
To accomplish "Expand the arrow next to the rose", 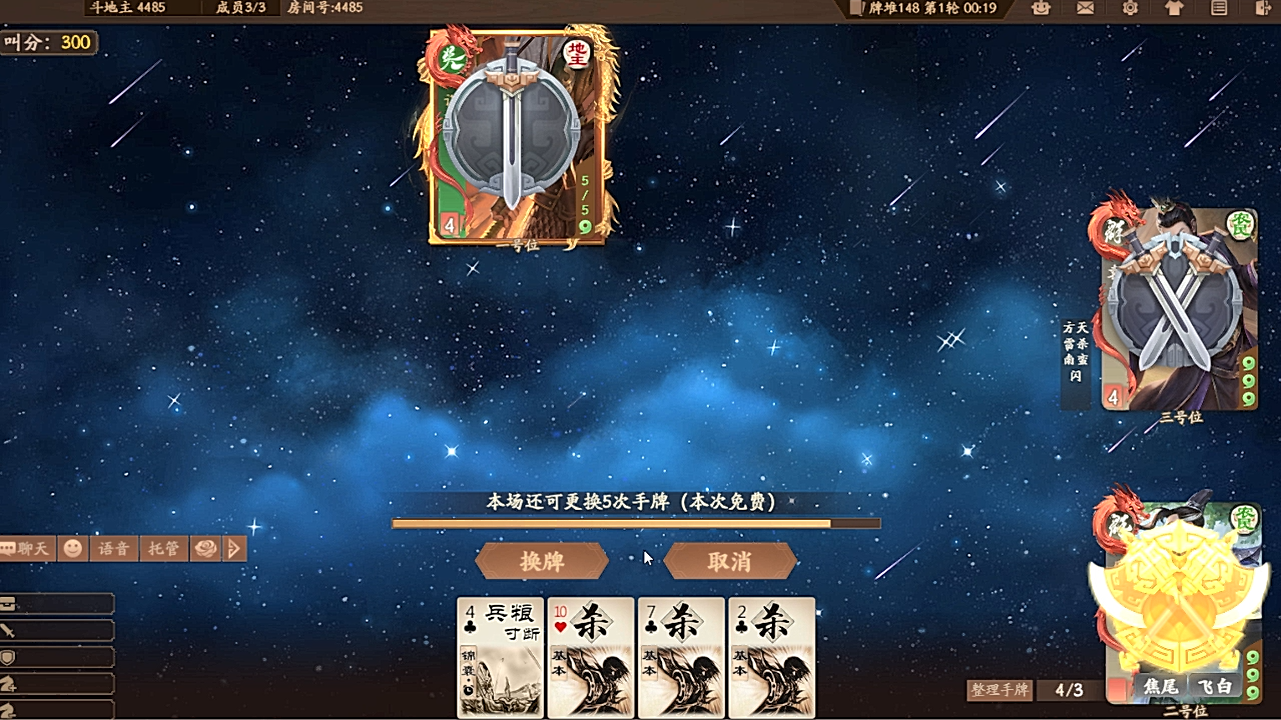I will tap(235, 548).
